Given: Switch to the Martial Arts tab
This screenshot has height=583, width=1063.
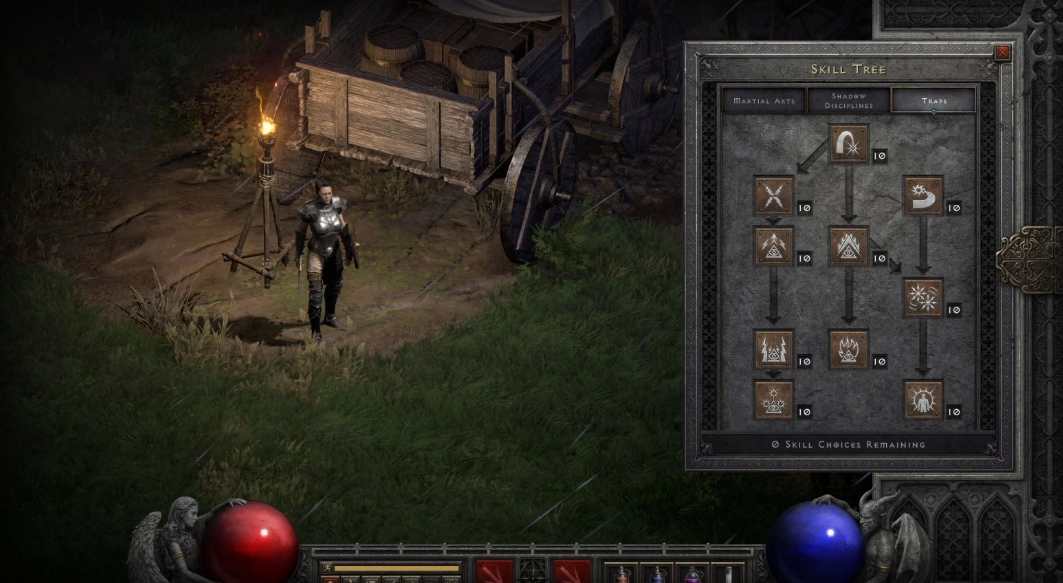Looking at the screenshot, I should pyautogui.click(x=763, y=101).
